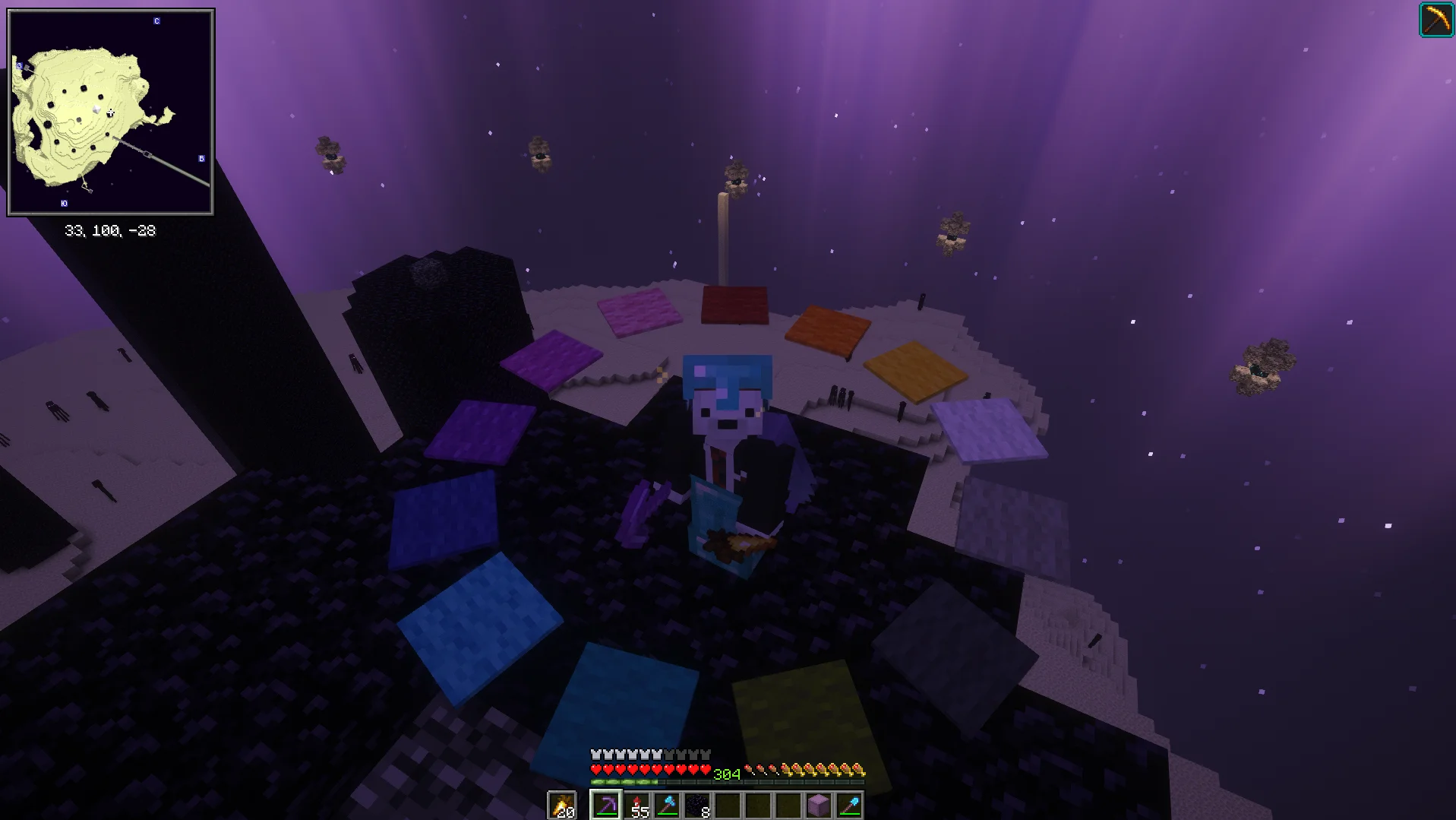Select the purple pickaxe hotbar slot
1456x820 pixels.
coord(605,805)
